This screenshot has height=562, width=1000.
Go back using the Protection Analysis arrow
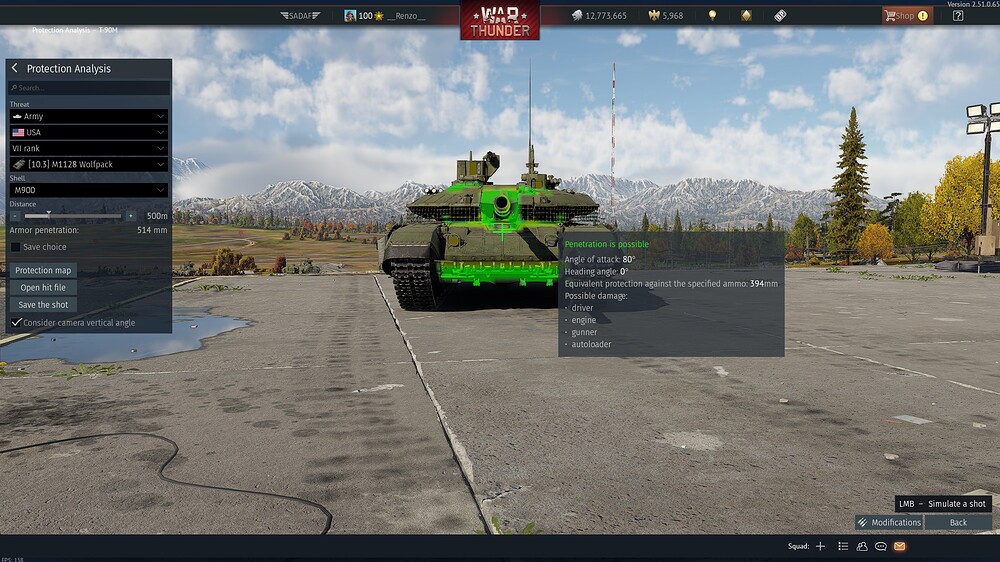point(15,69)
